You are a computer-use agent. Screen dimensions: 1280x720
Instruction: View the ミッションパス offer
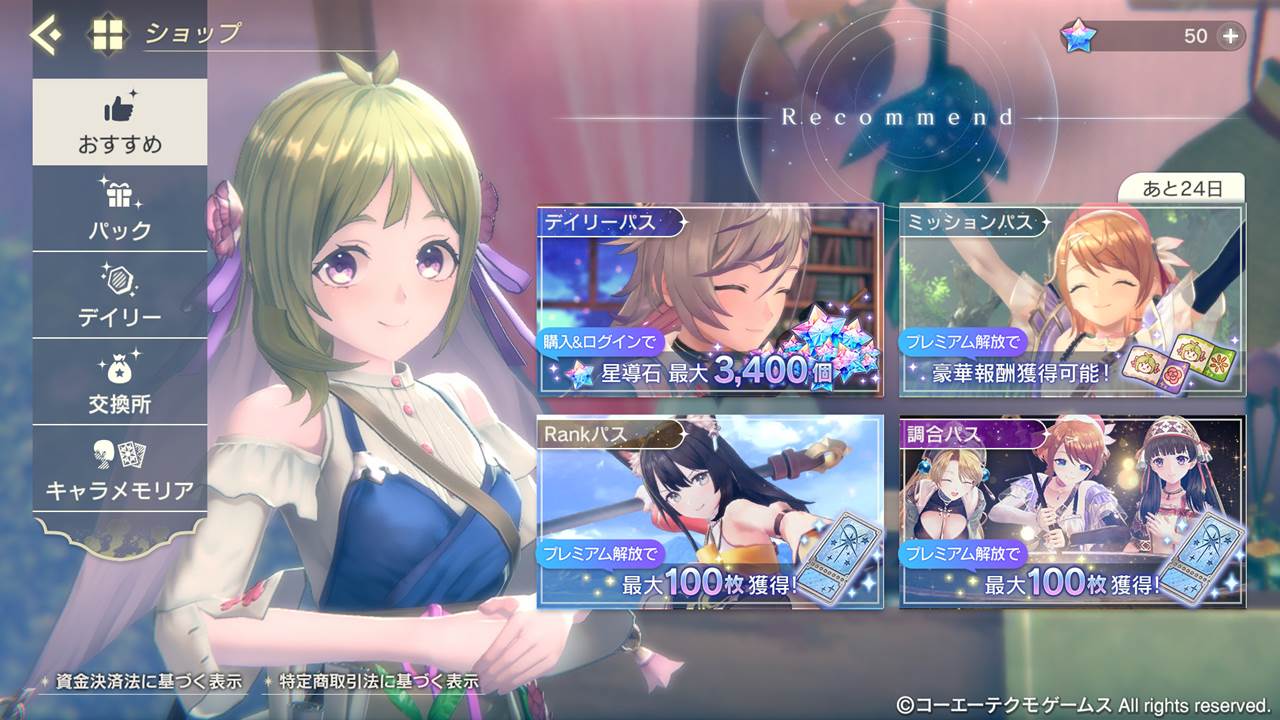[1072, 300]
